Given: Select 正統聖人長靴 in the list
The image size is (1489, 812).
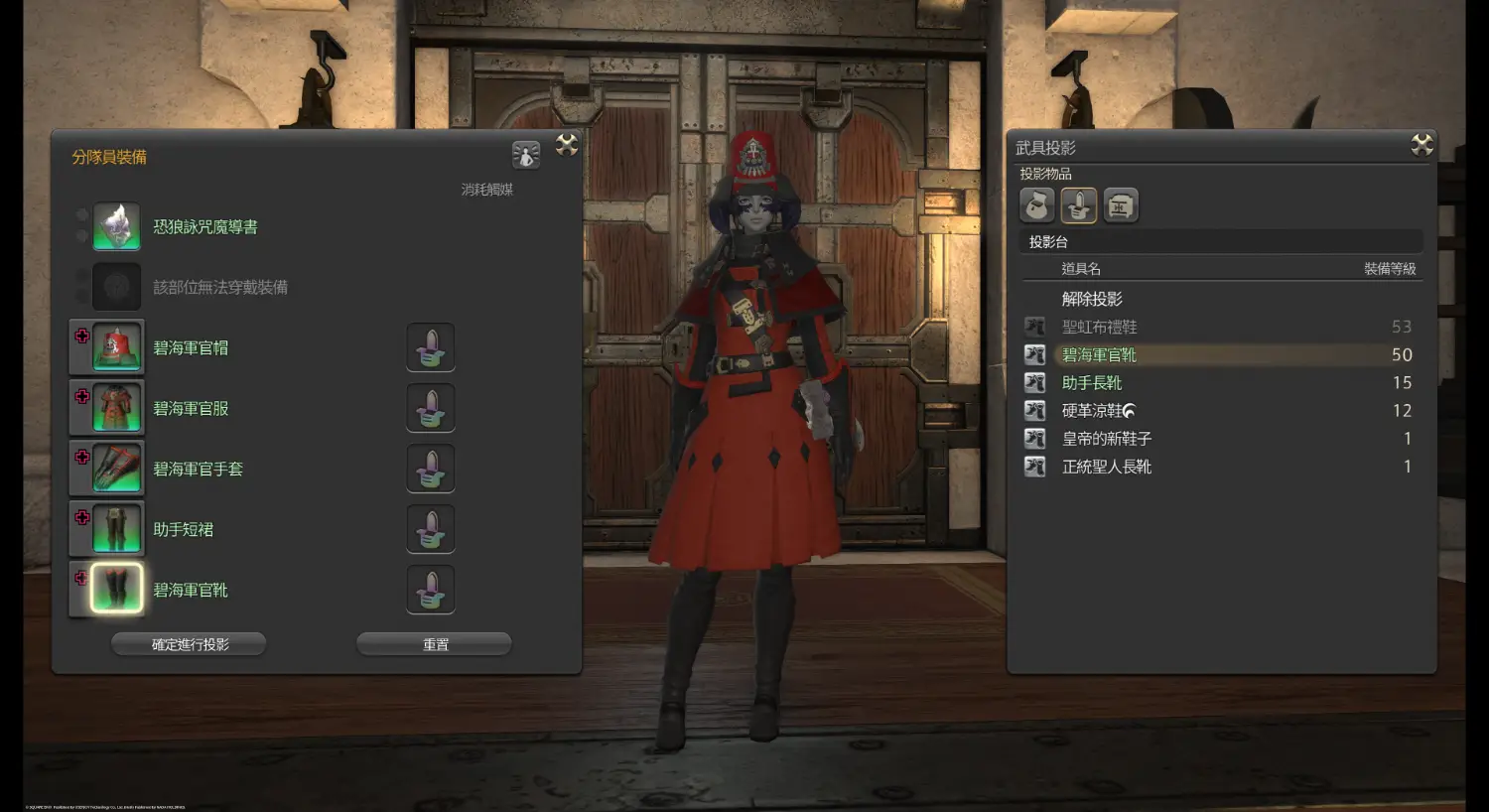Looking at the screenshot, I should coord(1107,466).
